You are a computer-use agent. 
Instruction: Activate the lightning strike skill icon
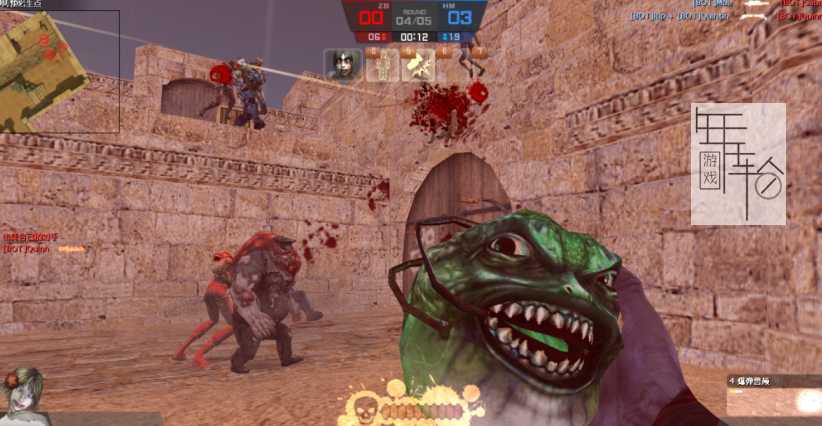(x=417, y=65)
